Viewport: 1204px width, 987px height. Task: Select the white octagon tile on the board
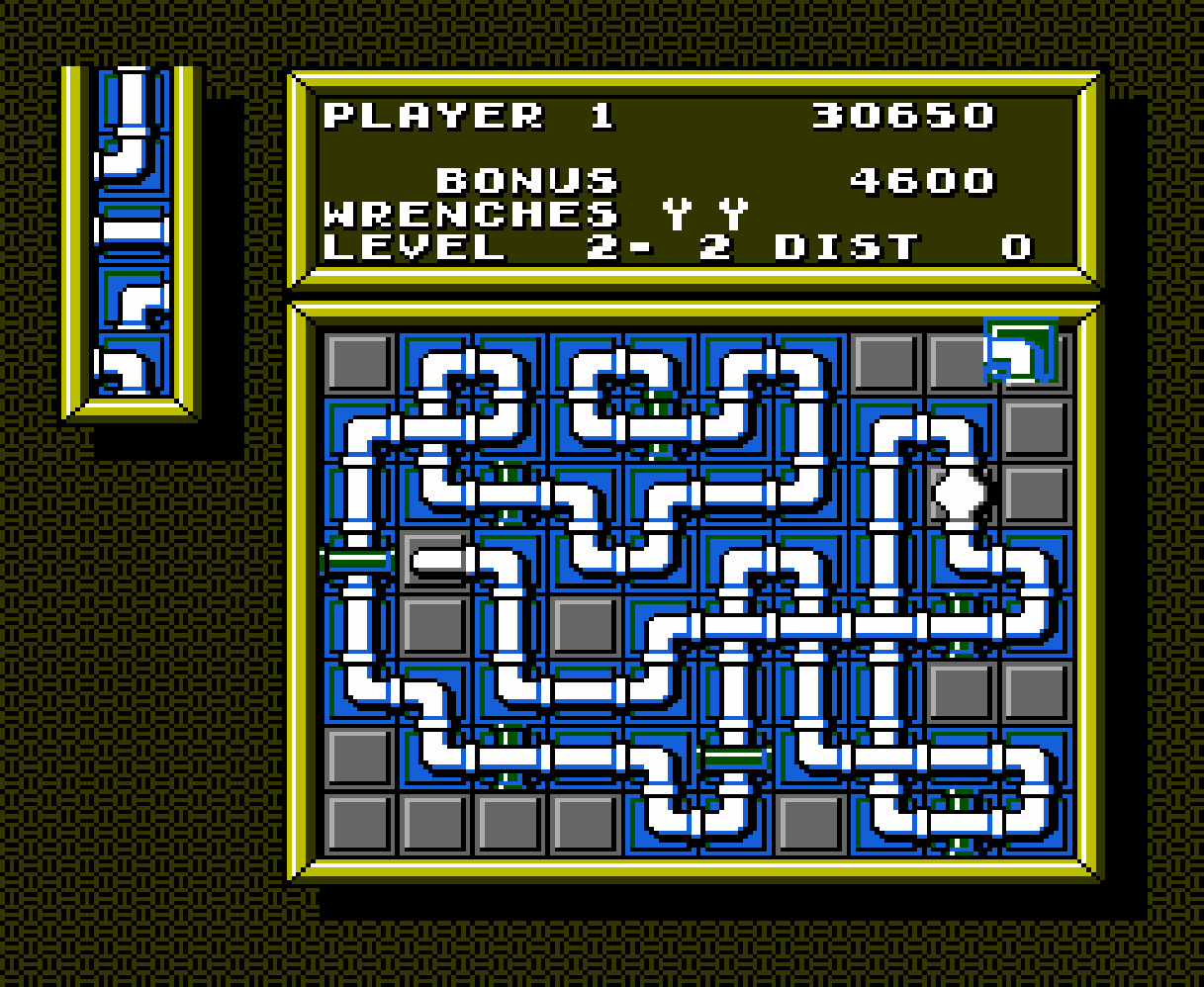[960, 493]
